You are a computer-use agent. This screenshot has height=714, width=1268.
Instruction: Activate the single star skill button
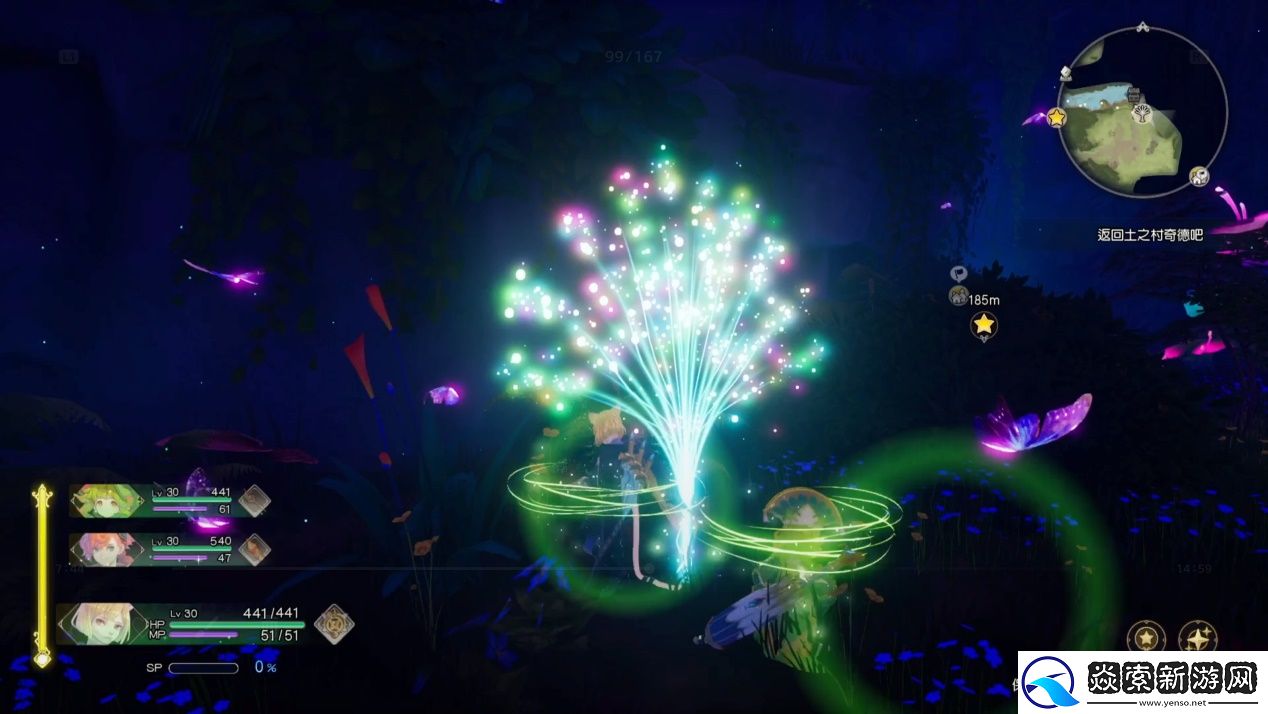[x=1146, y=637]
